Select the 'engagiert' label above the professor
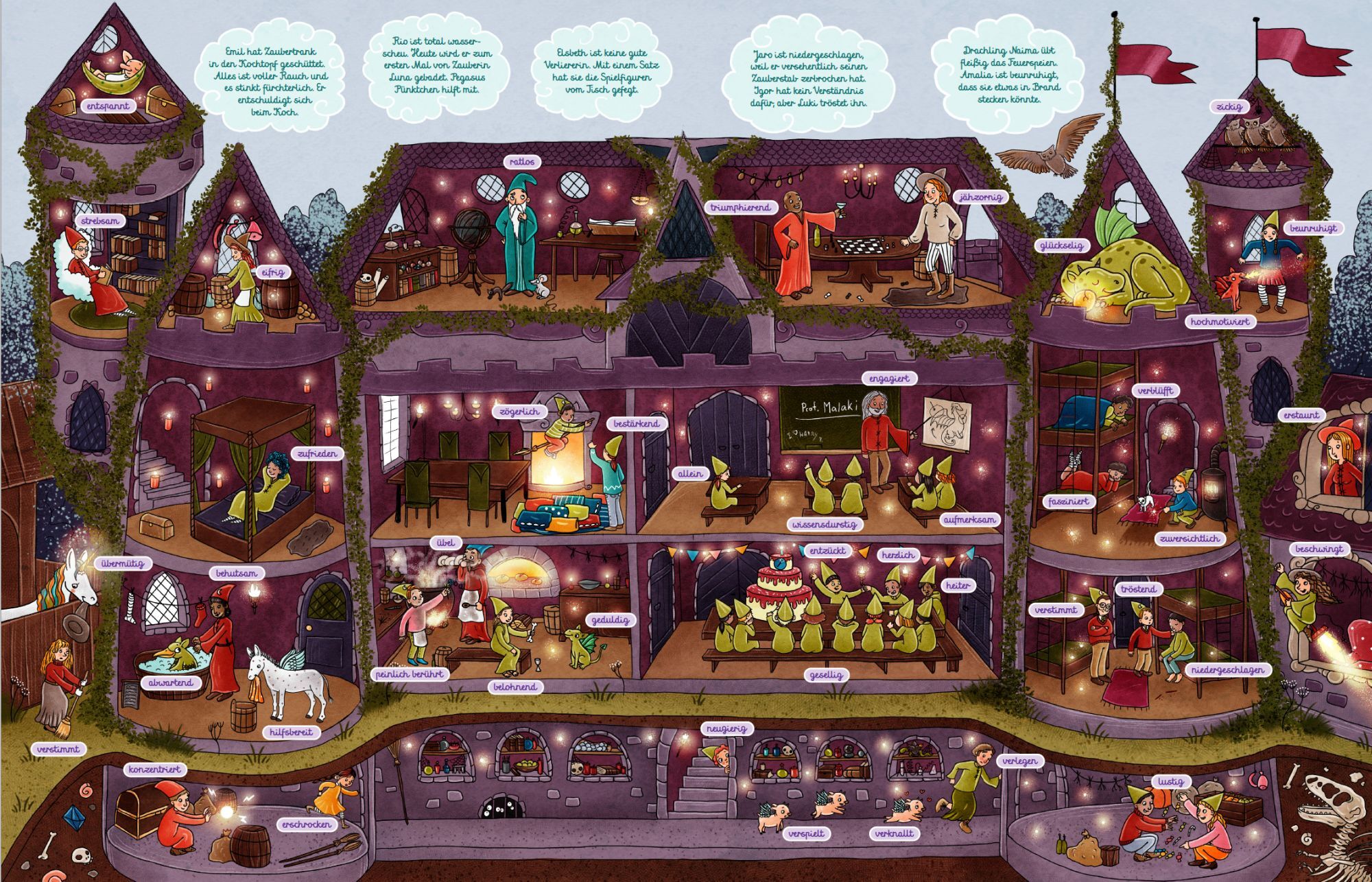The height and width of the screenshot is (882, 1372). tap(889, 379)
